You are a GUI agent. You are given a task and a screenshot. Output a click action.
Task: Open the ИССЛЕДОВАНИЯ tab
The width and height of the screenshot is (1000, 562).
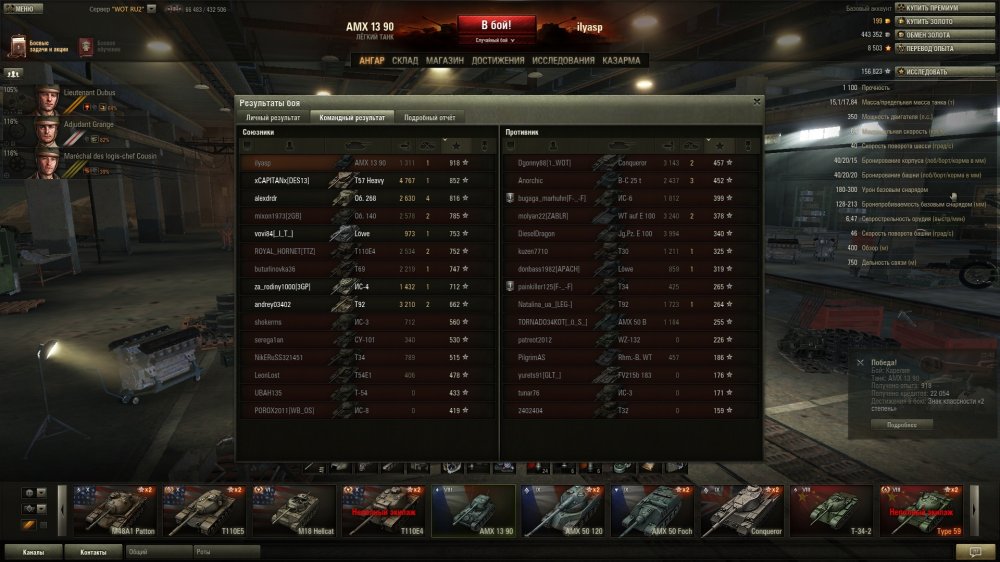pos(563,60)
